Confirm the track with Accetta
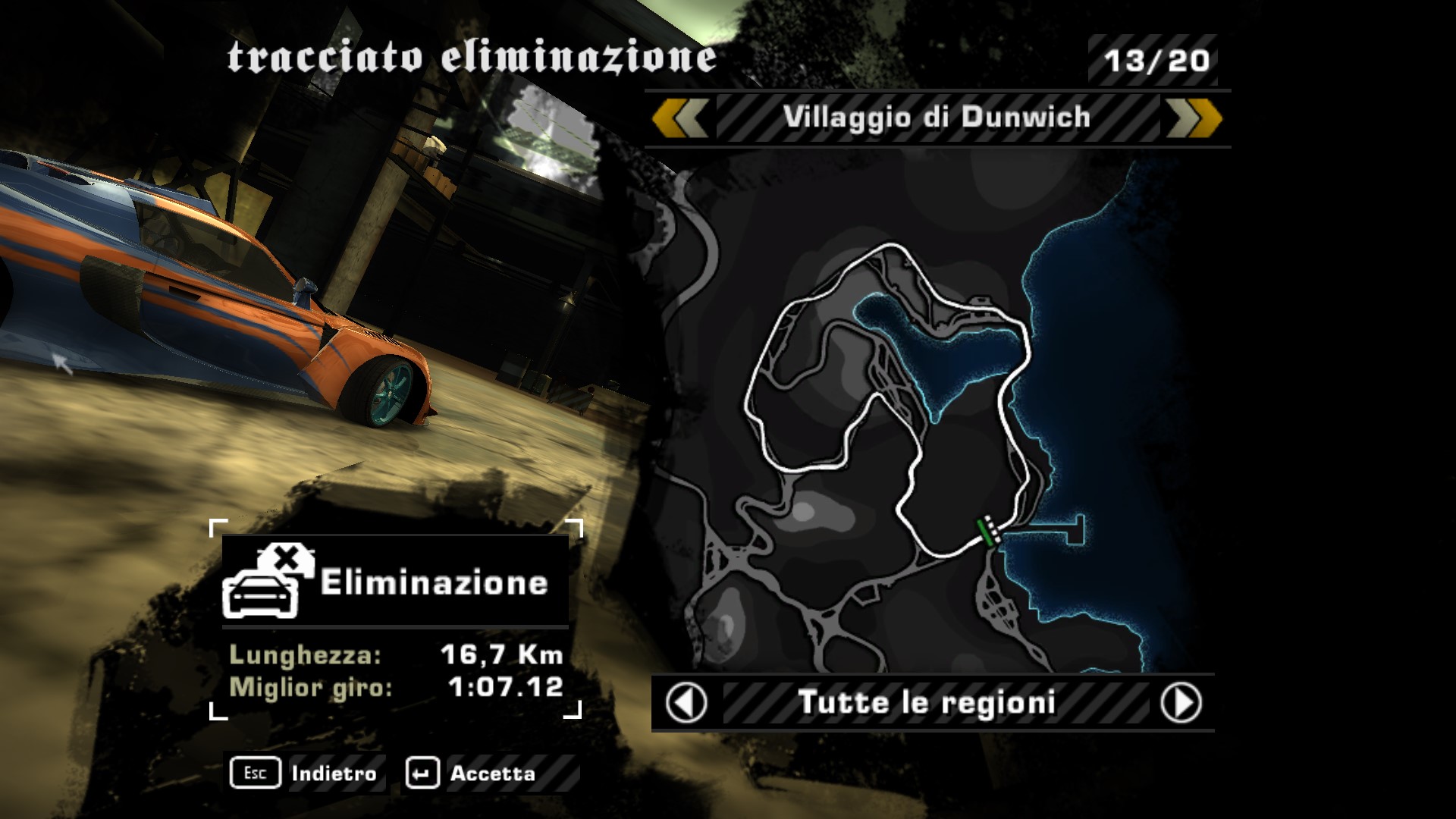 (x=472, y=773)
